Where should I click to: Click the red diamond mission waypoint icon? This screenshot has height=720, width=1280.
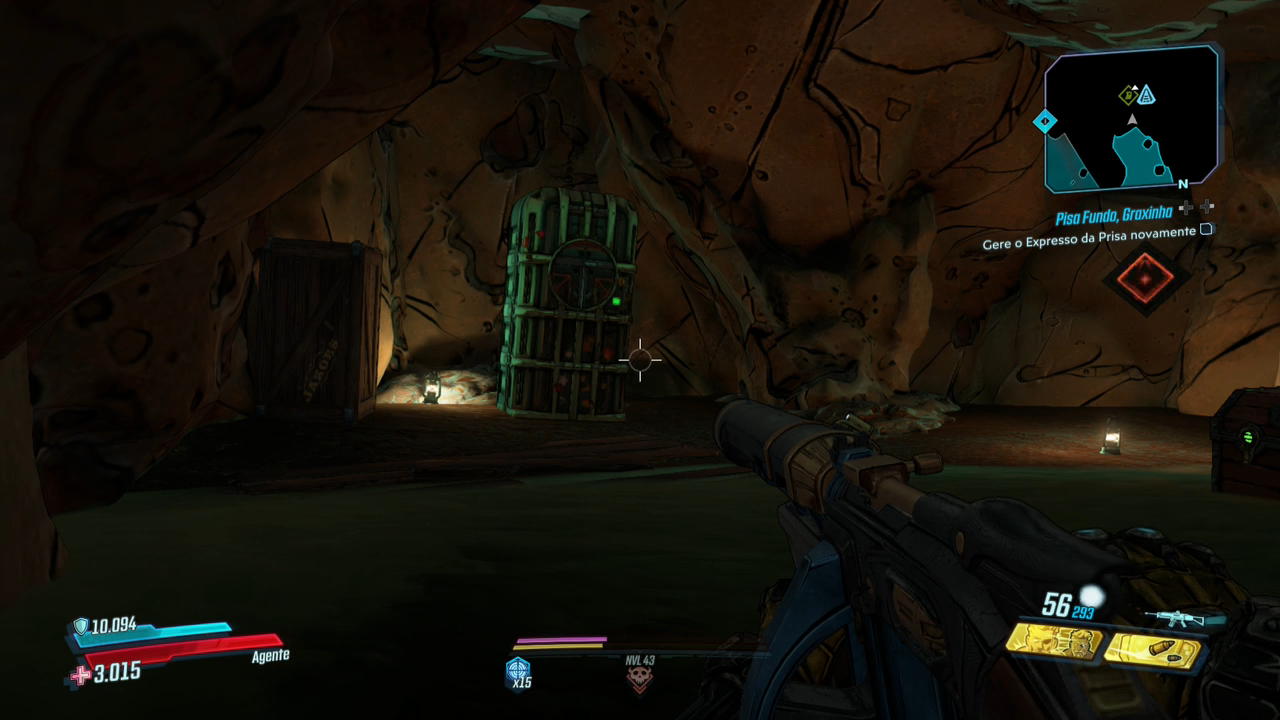(1146, 278)
